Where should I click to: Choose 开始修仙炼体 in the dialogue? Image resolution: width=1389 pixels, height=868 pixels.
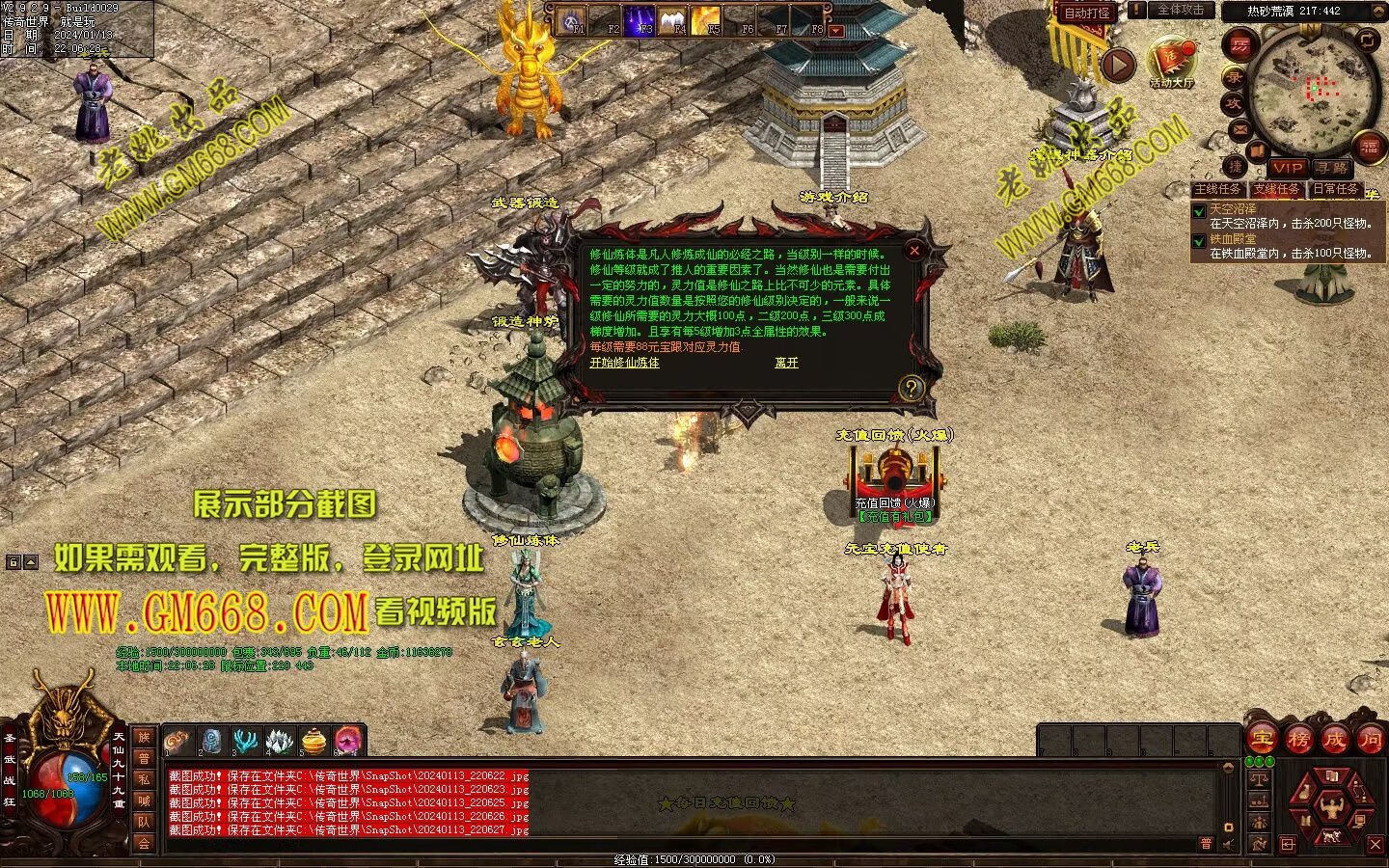pyautogui.click(x=624, y=363)
